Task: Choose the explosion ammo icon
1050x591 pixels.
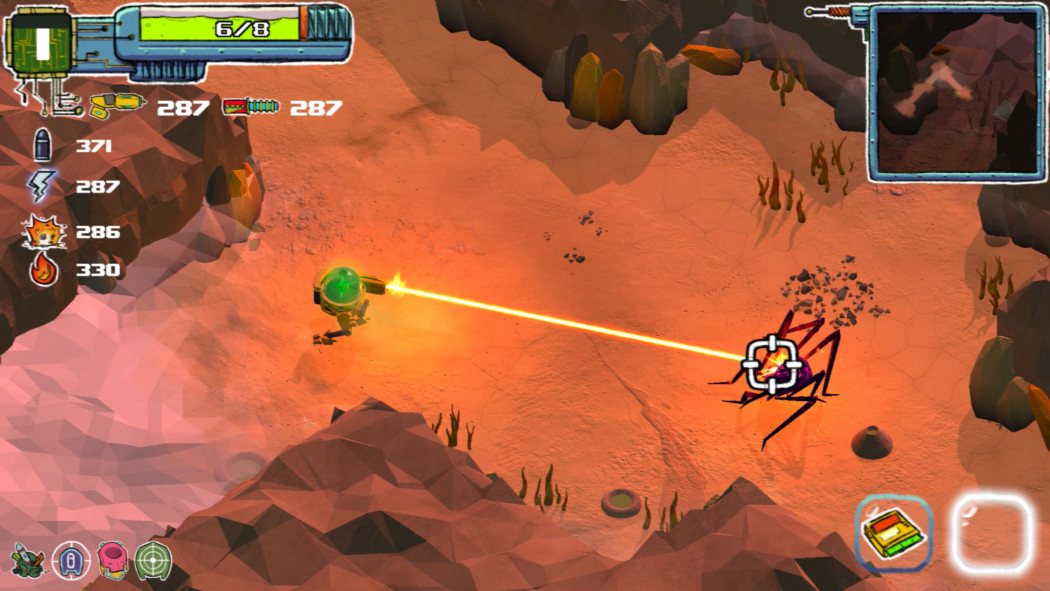Action: point(41,232)
